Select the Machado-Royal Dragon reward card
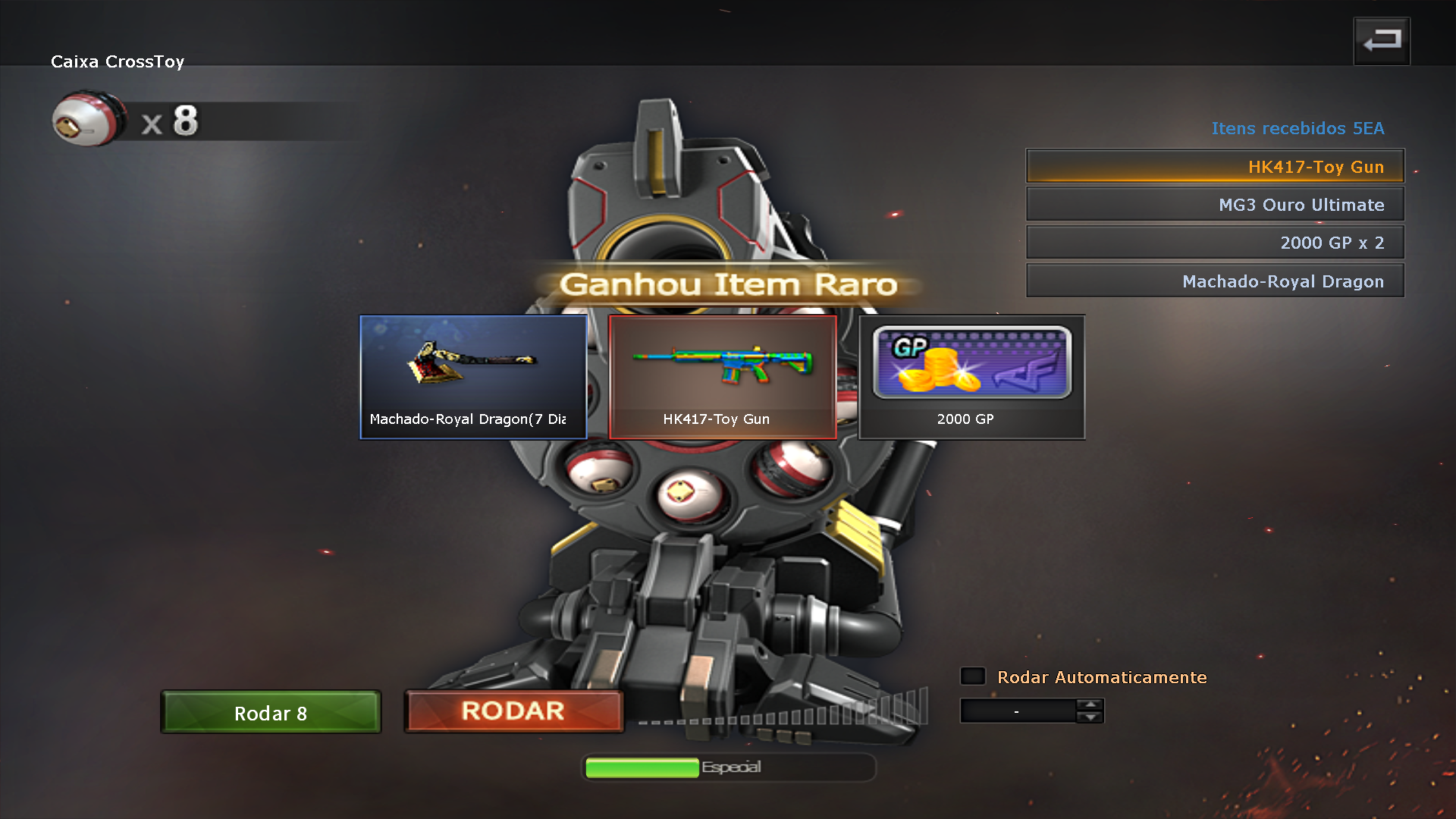Image resolution: width=1456 pixels, height=819 pixels. pyautogui.click(x=473, y=377)
